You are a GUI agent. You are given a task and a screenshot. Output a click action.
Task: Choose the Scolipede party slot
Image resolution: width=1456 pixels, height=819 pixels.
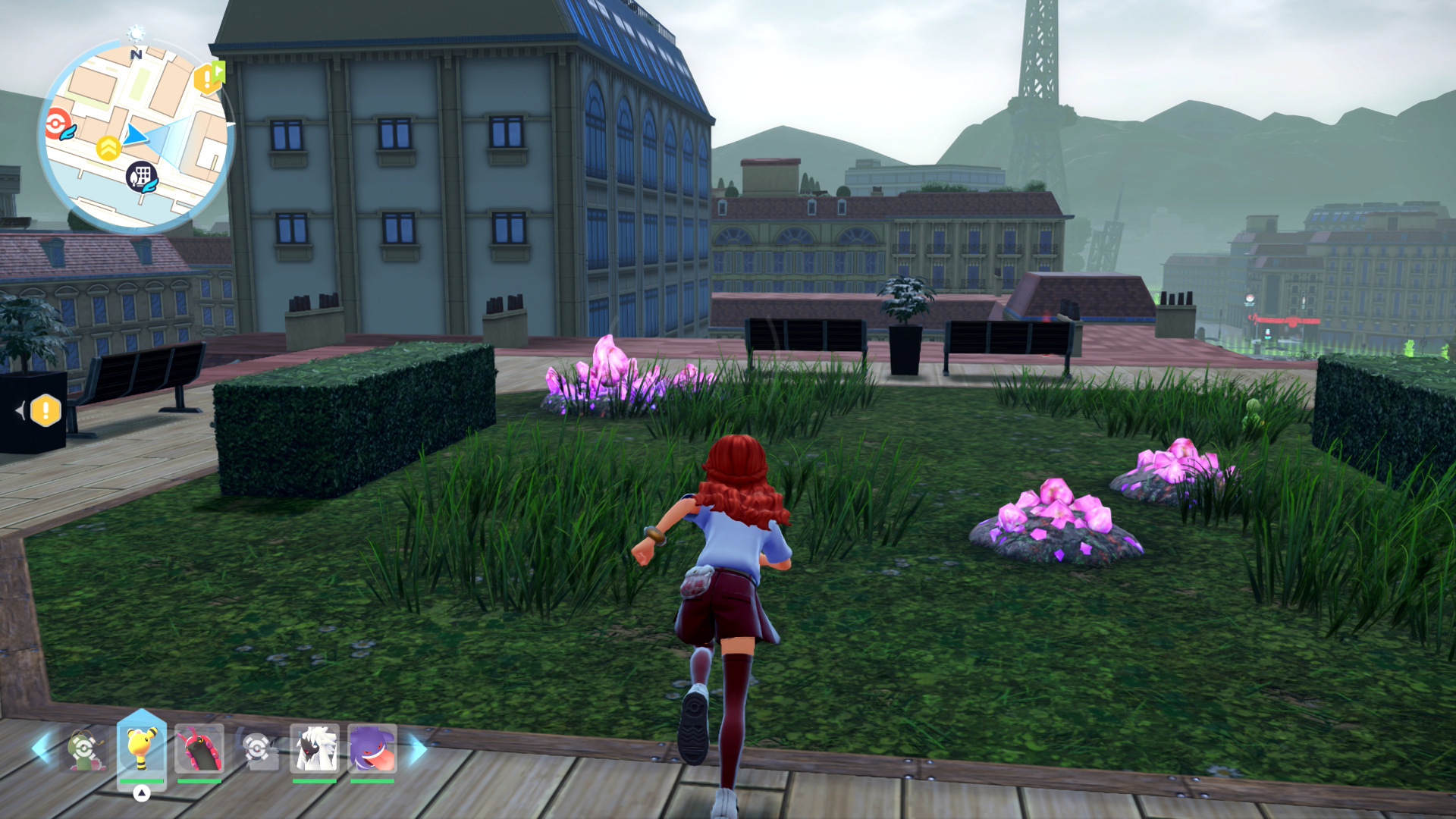tap(199, 748)
